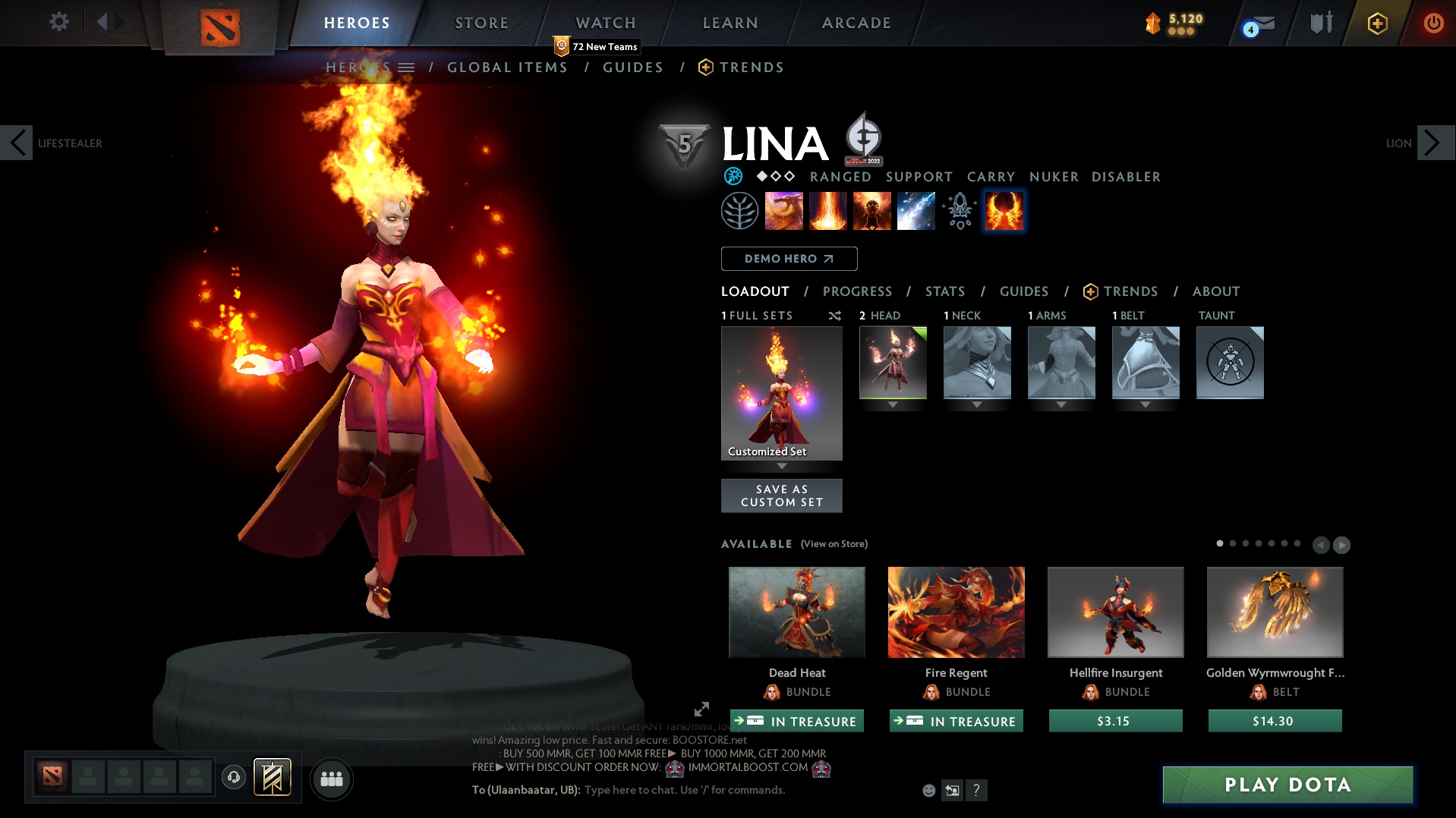Click the DEMO HERO button
This screenshot has width=1456, height=818.
click(789, 259)
